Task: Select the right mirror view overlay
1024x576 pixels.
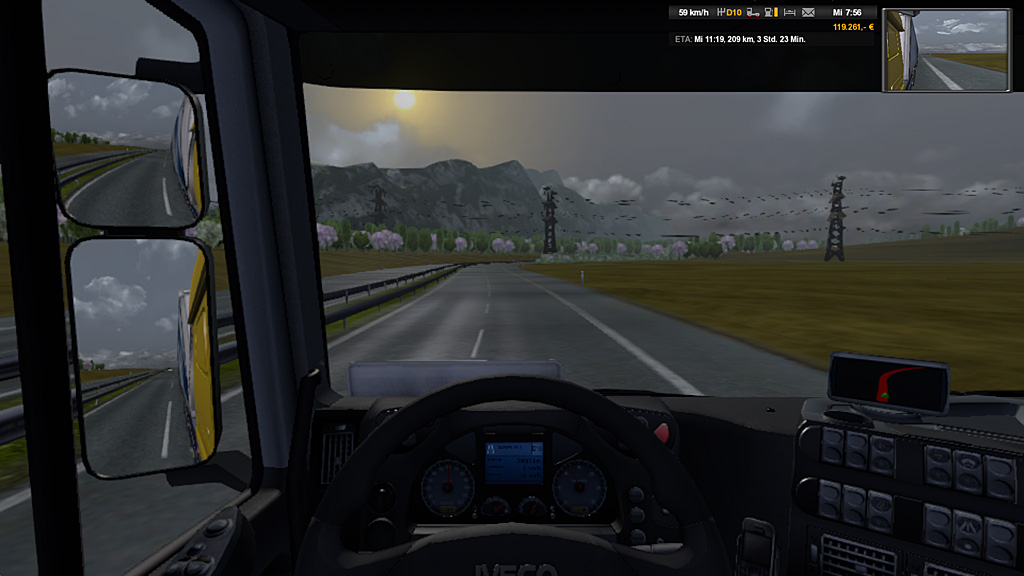Action: (x=946, y=50)
